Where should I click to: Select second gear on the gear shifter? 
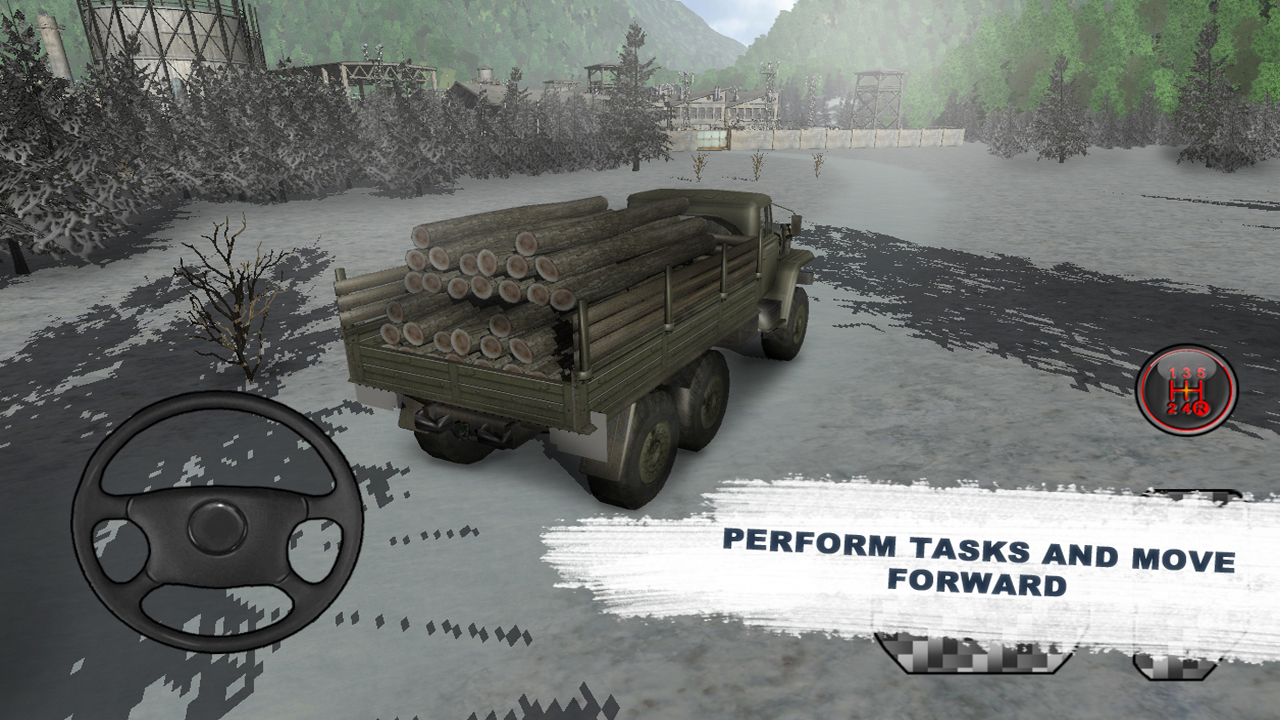(x=1172, y=408)
